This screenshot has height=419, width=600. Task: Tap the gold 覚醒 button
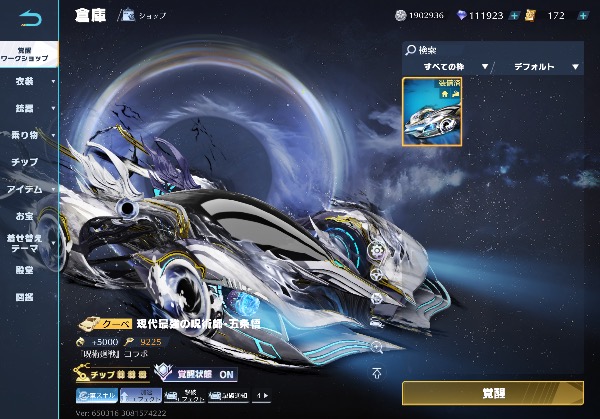point(492,392)
